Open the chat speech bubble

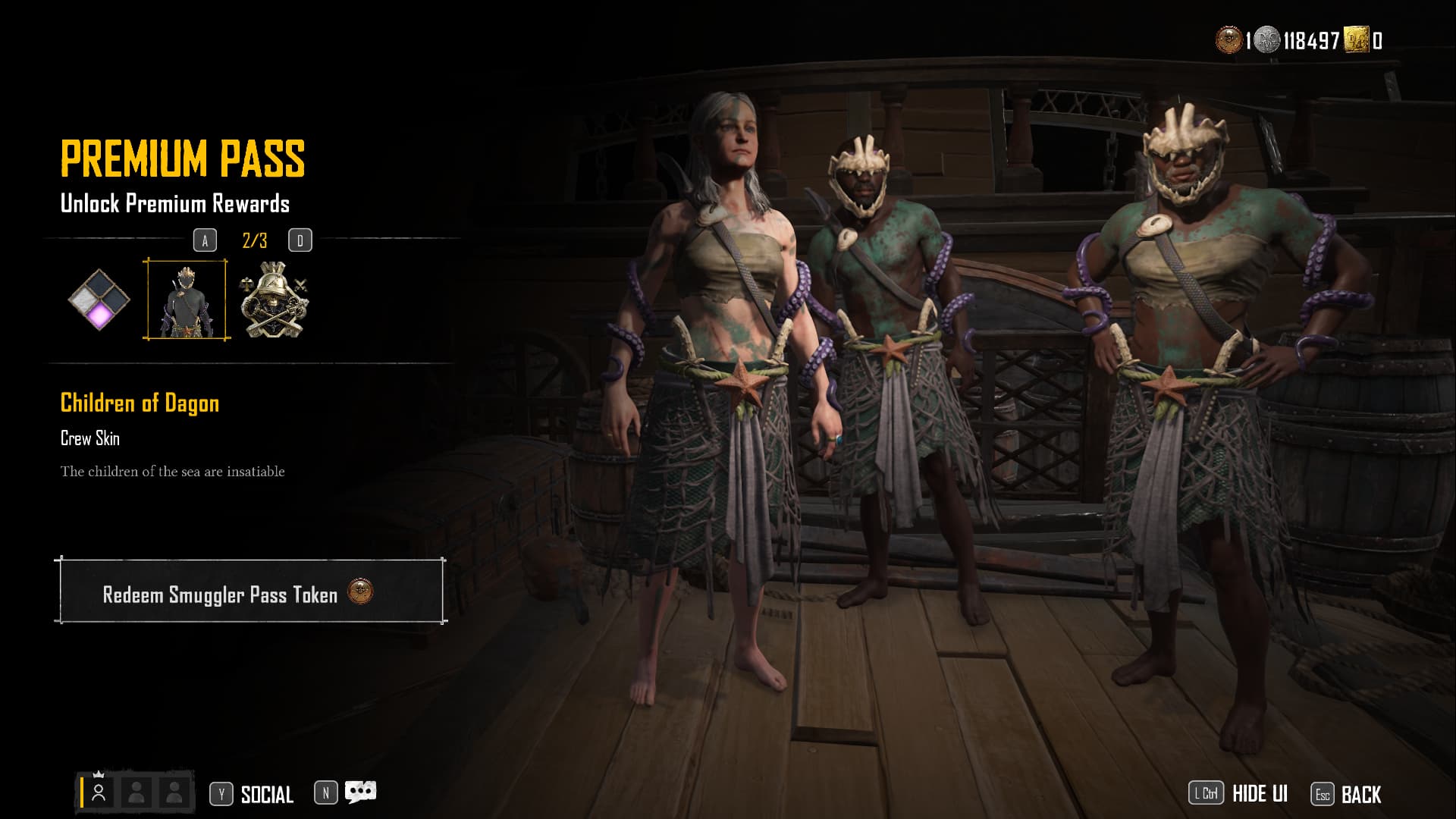click(x=360, y=792)
